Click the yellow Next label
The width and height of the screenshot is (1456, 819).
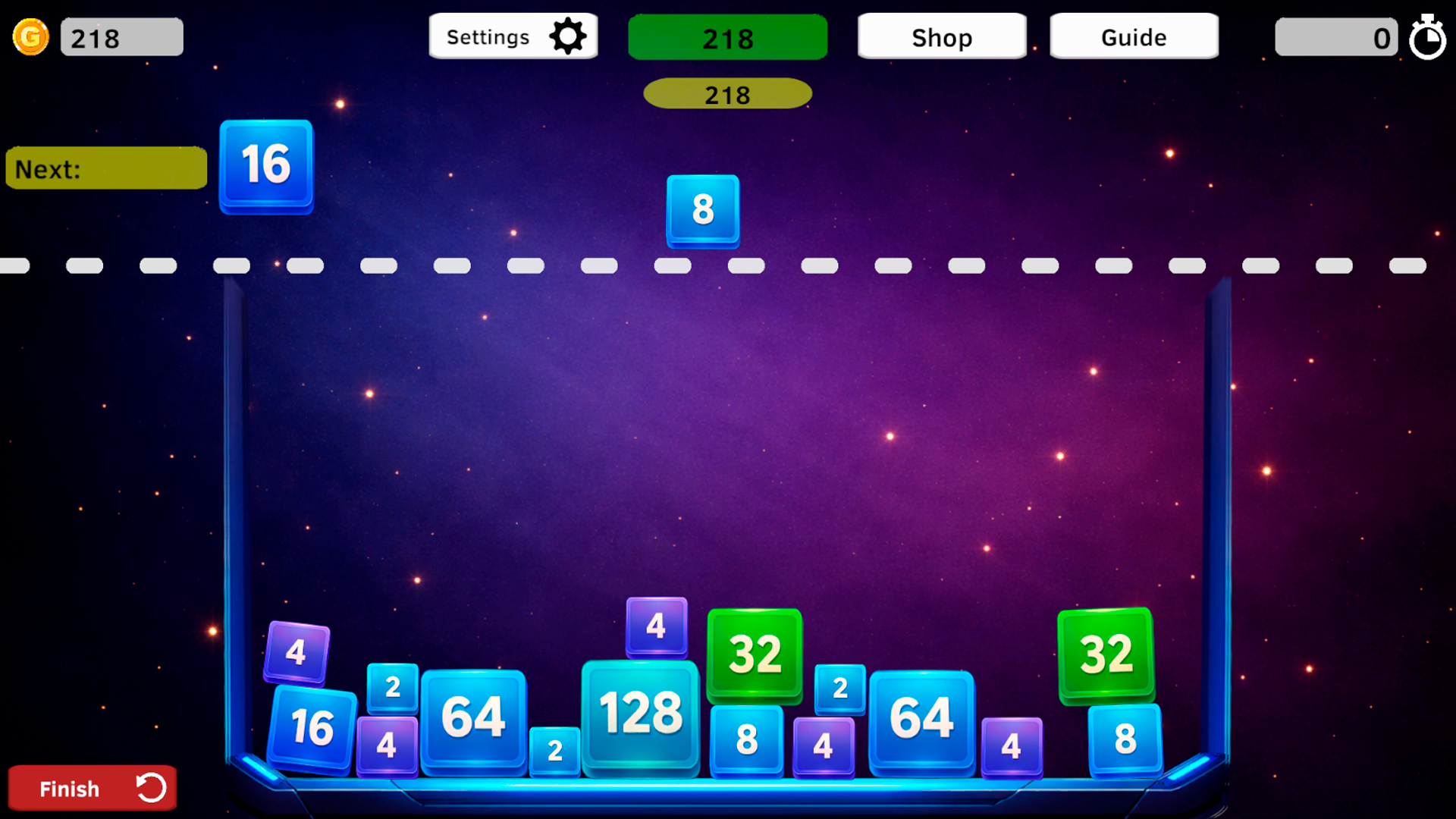106,168
